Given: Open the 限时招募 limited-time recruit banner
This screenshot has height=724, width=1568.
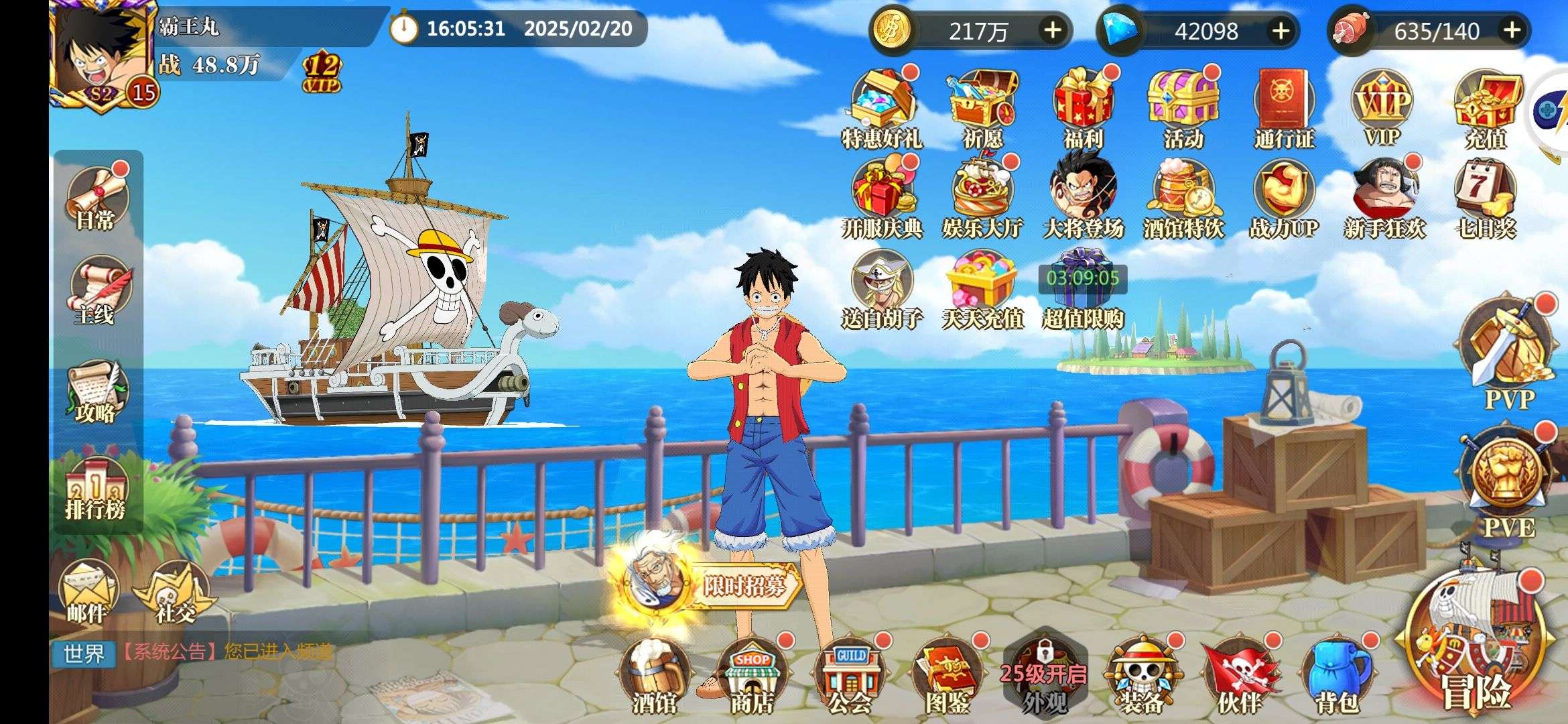Looking at the screenshot, I should [x=710, y=585].
